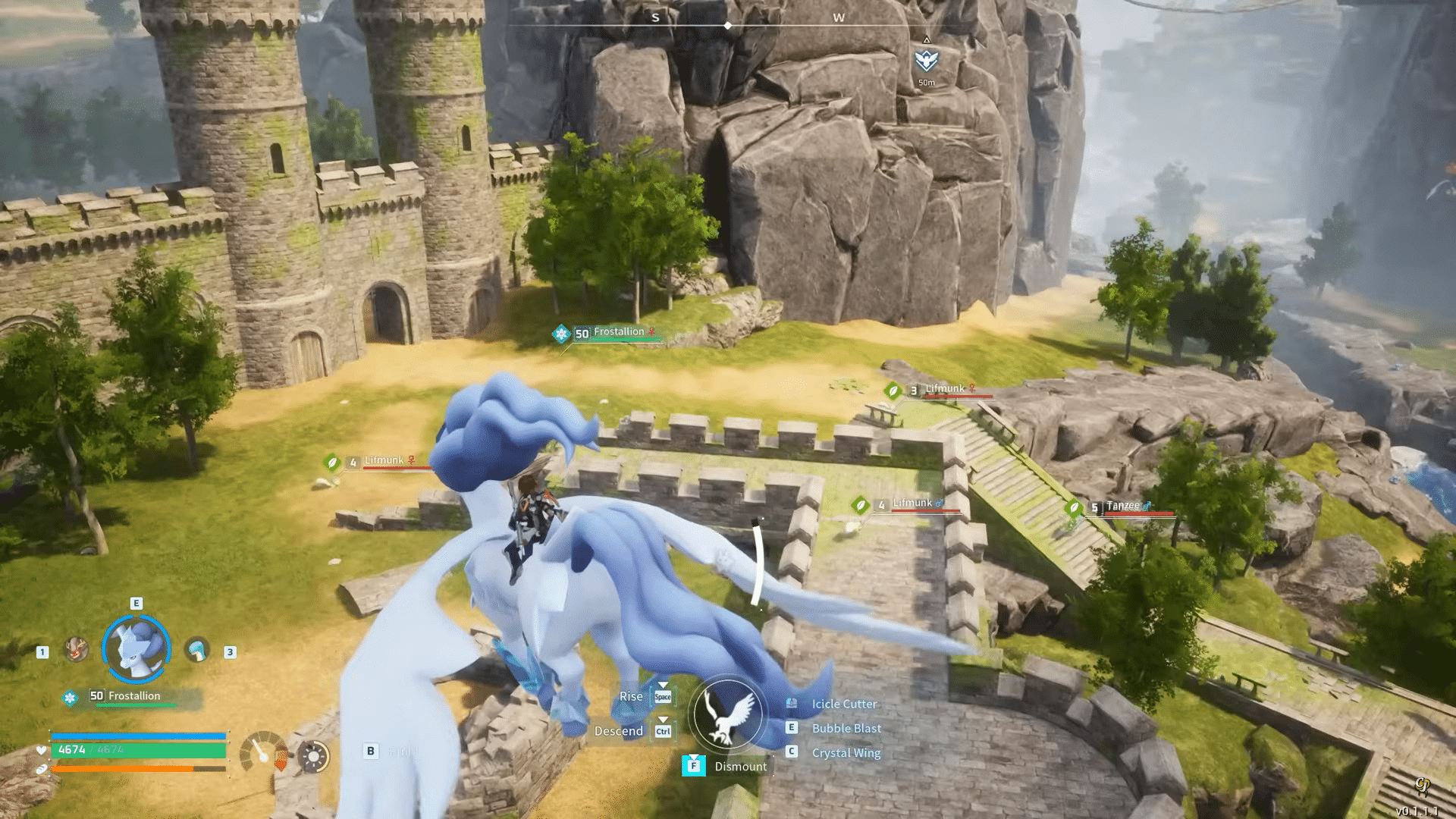Expand the Descend control arrow
The height and width of the screenshot is (819, 1456).
[663, 719]
